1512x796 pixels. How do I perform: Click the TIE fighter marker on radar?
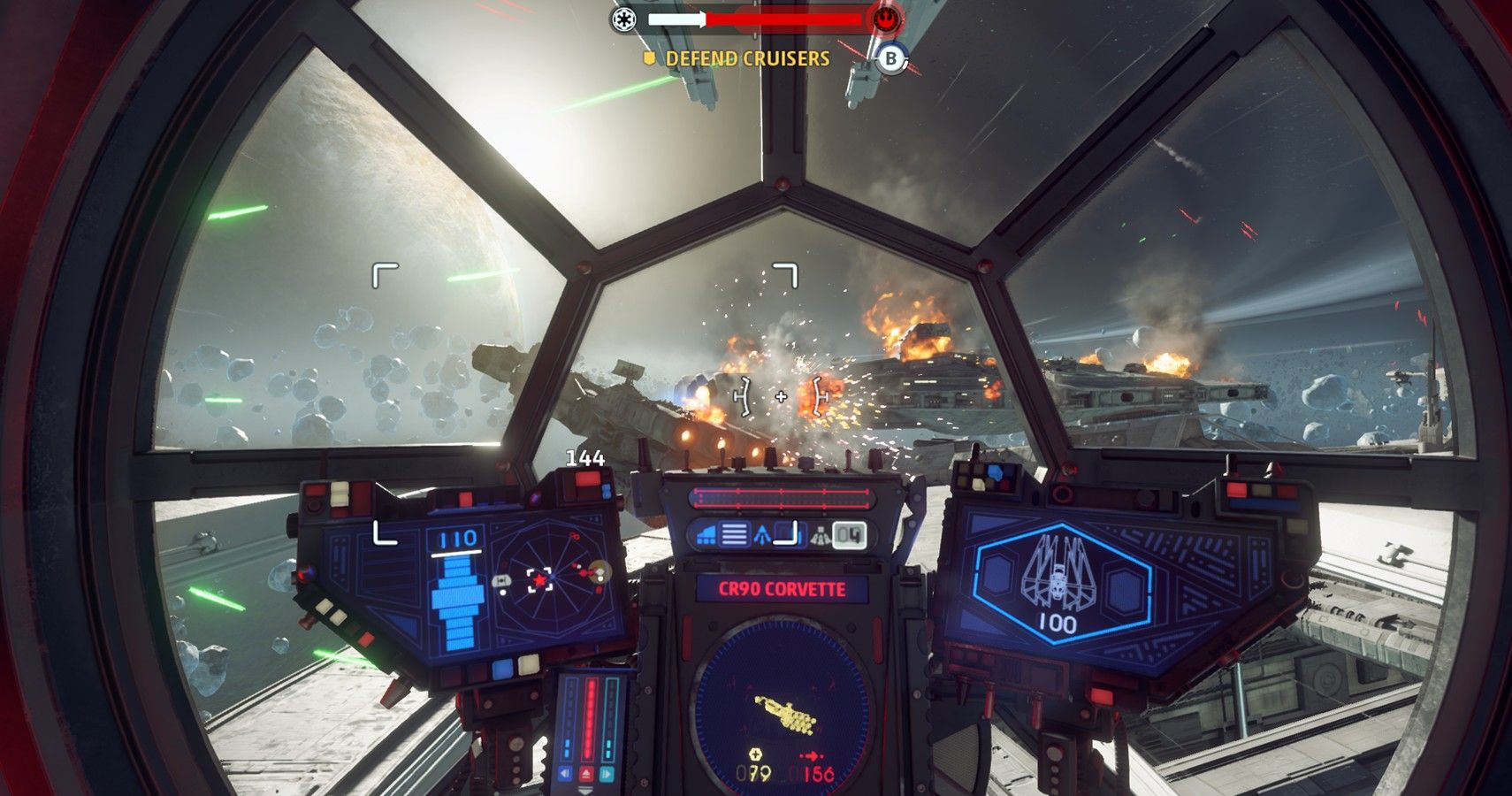[500, 581]
